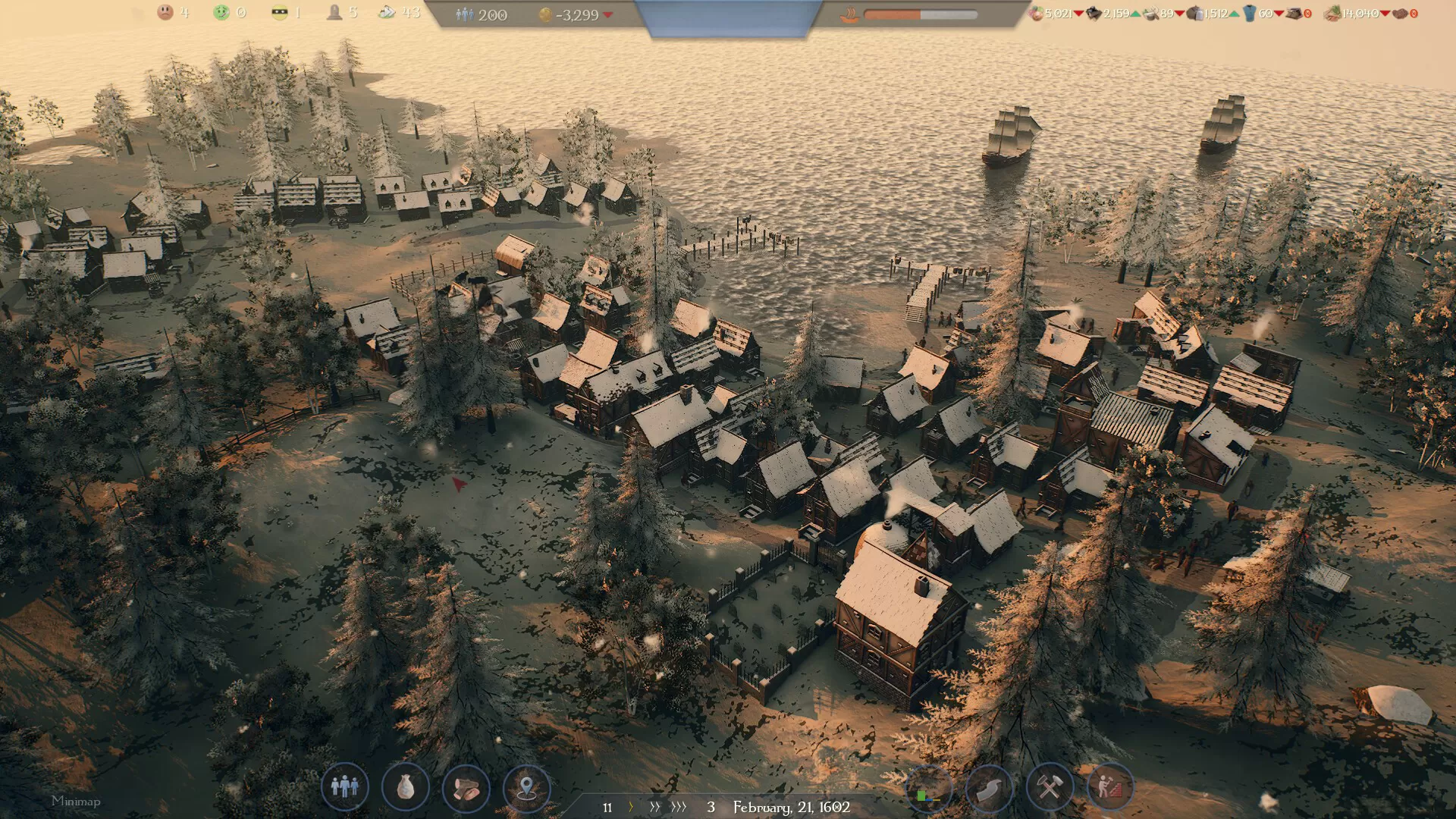
Task: Click the blue clothing resource icon
Action: [x=1249, y=14]
